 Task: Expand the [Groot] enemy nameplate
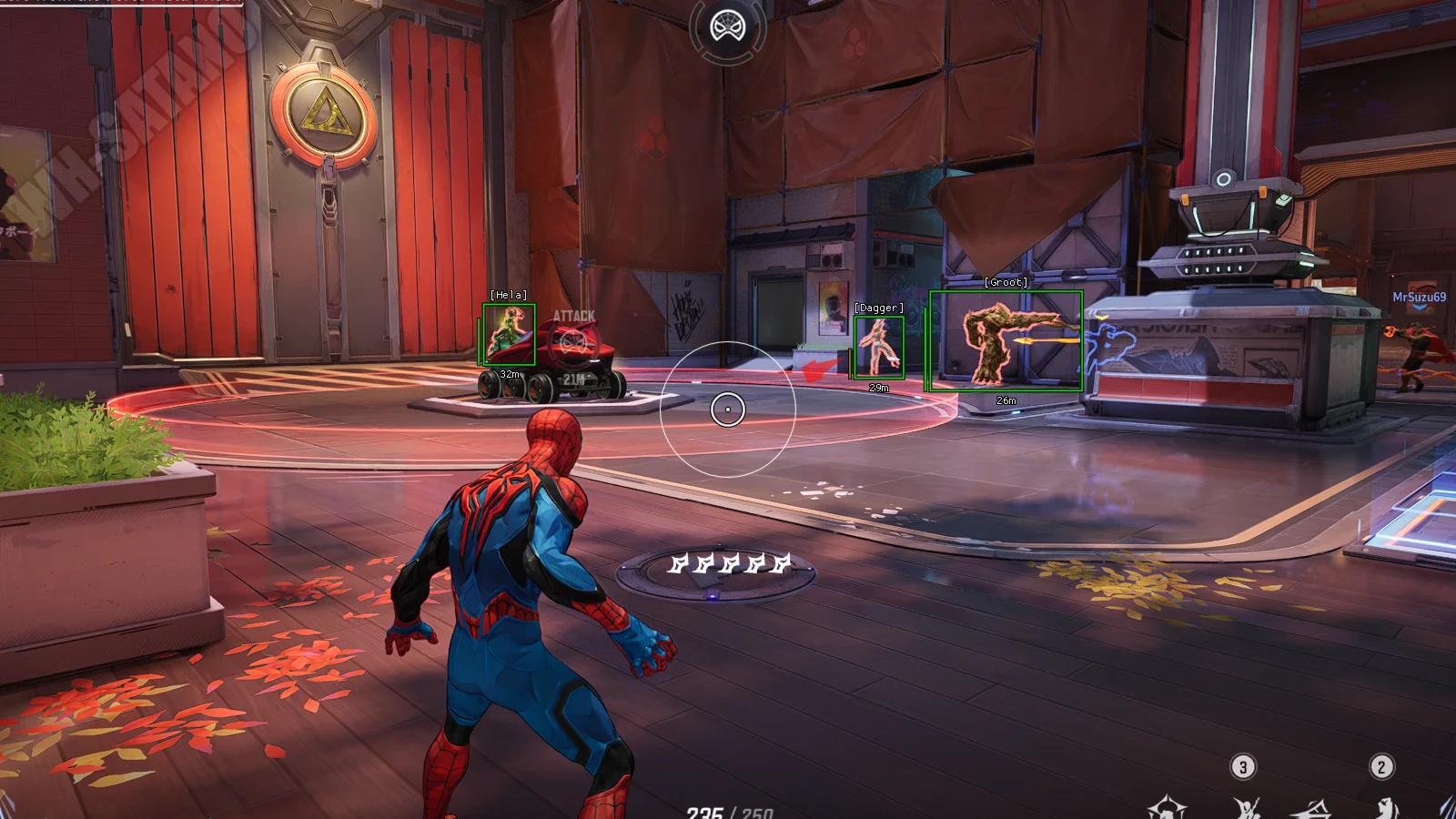1006,281
